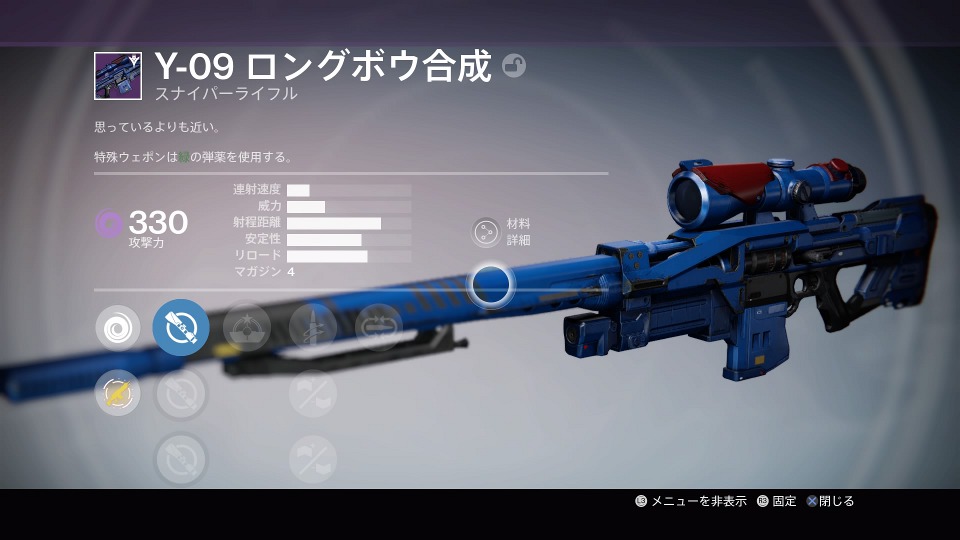Activate the spiraling bullet perk node
This screenshot has height=540, width=960.
tap(312, 327)
